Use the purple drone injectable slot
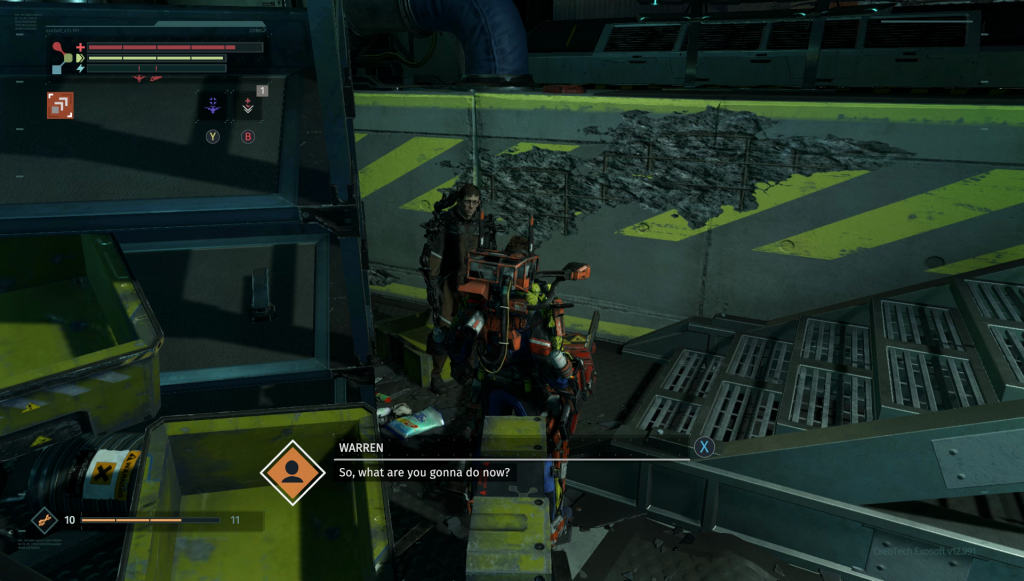1024x581 pixels. pyautogui.click(x=212, y=105)
